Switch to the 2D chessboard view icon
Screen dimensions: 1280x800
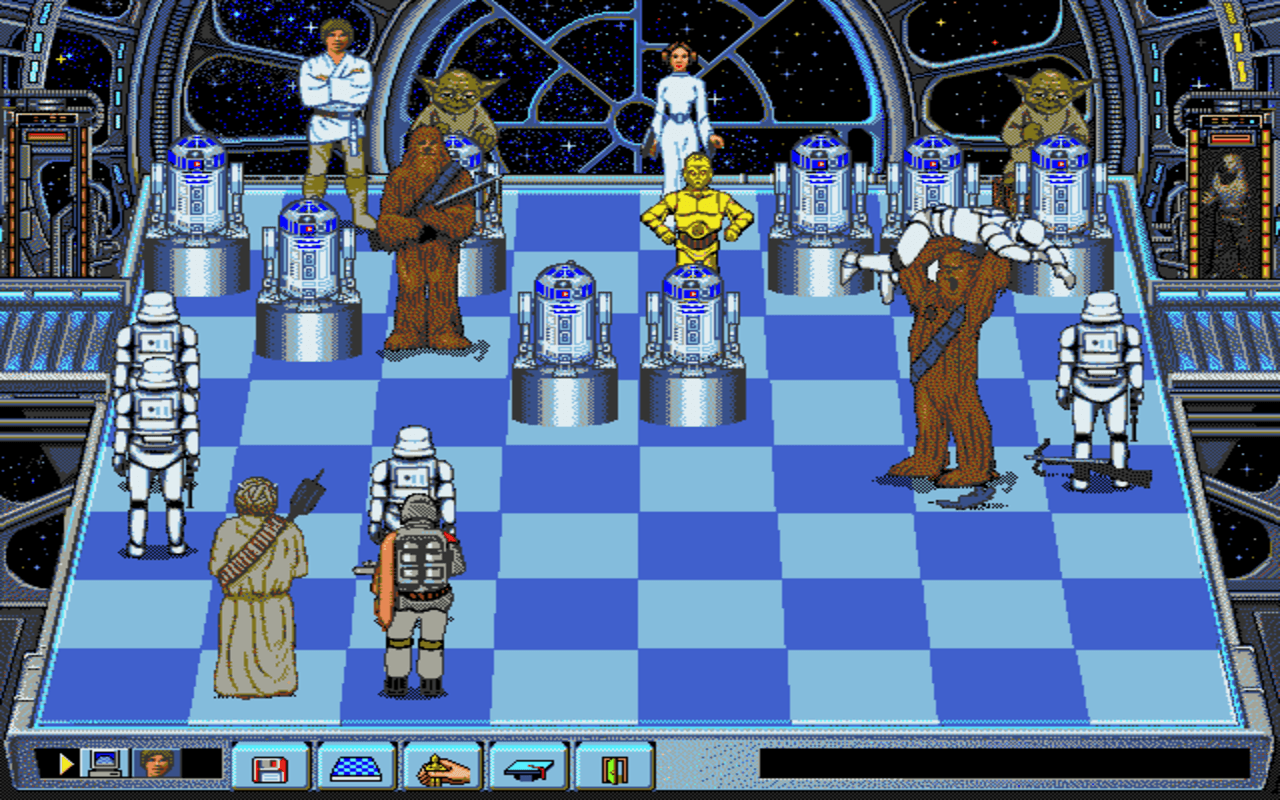356,770
